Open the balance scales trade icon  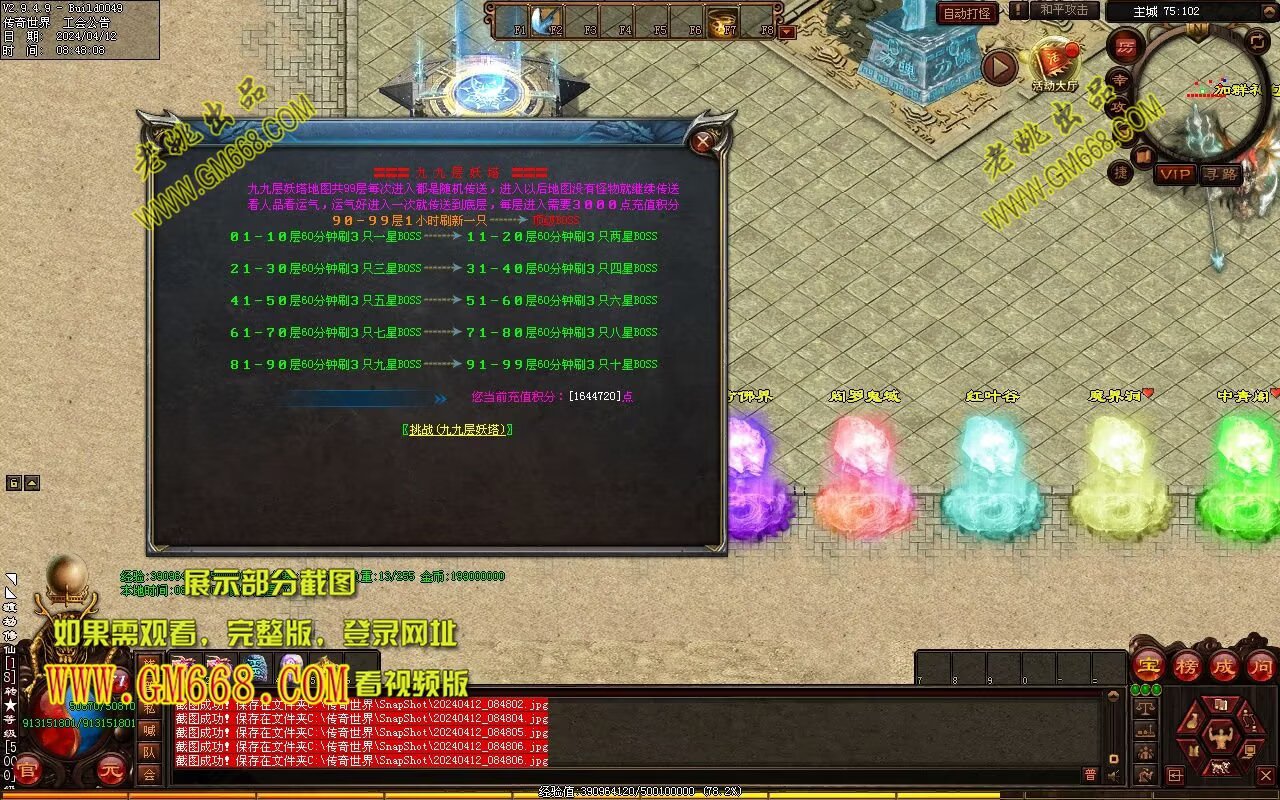(1146, 706)
